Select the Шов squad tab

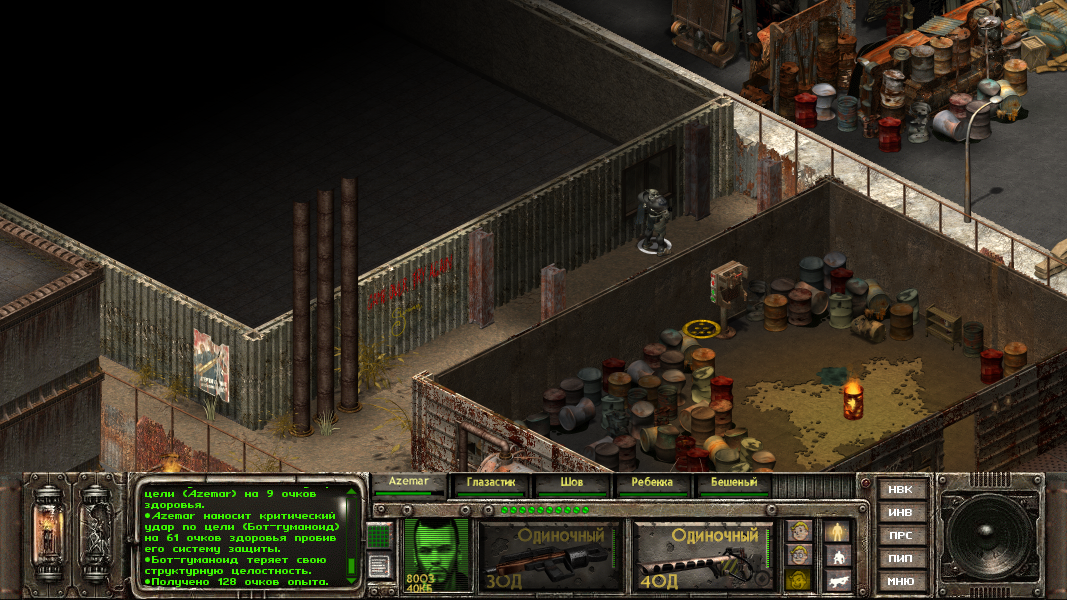pyautogui.click(x=572, y=483)
